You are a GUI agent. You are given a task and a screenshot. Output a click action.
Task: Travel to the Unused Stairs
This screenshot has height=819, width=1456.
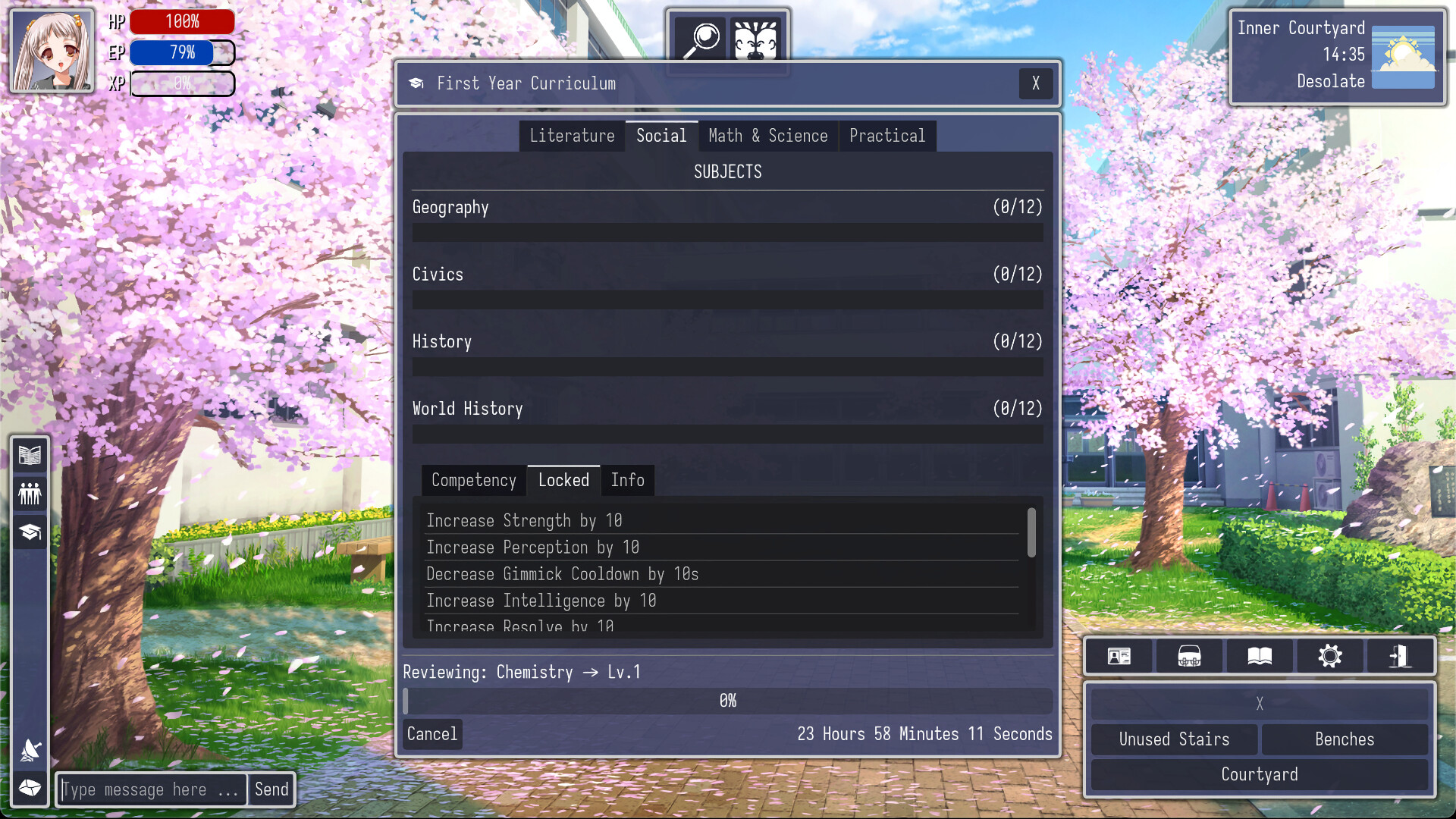tap(1174, 739)
